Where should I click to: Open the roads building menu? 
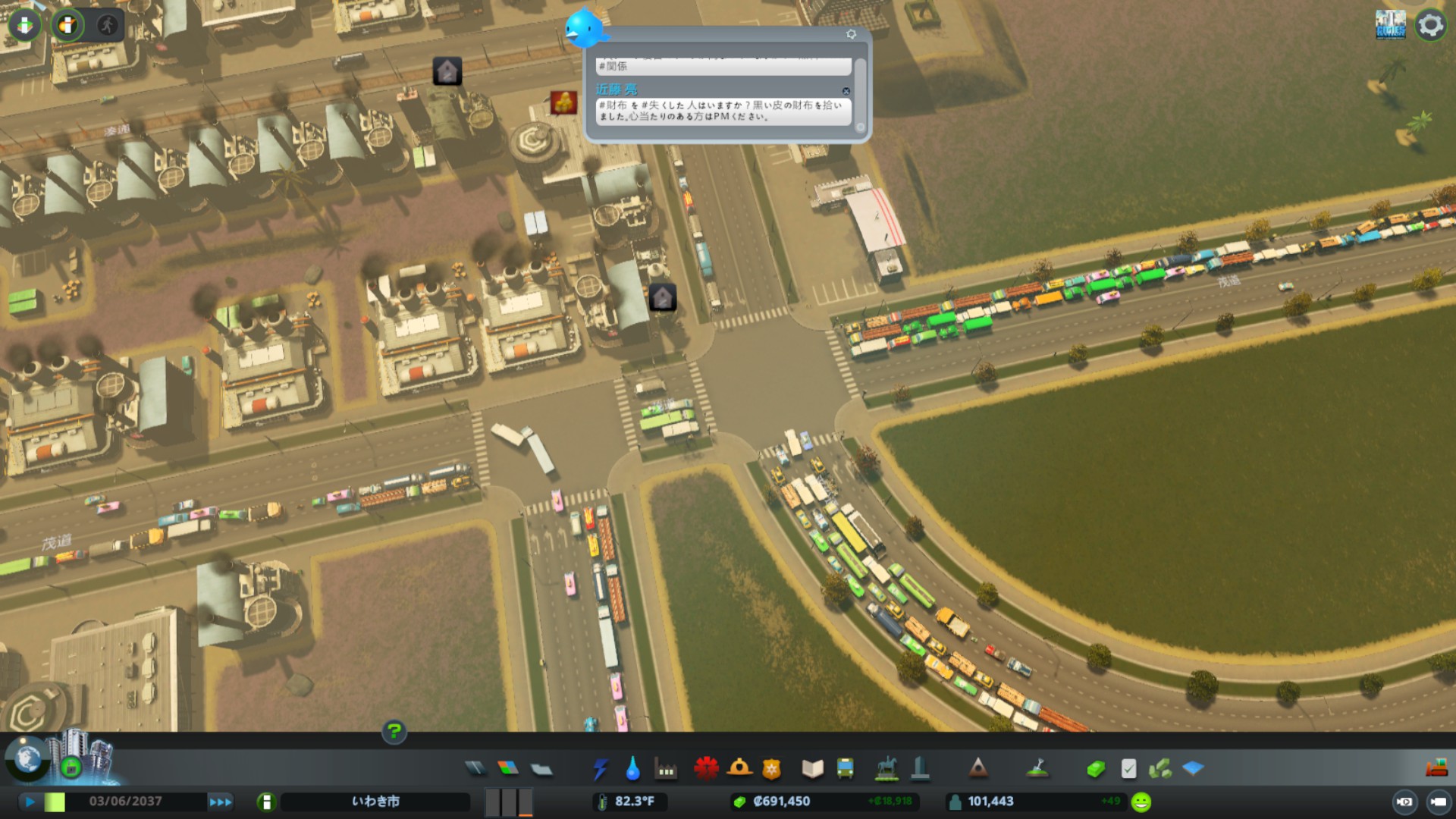coord(475,769)
